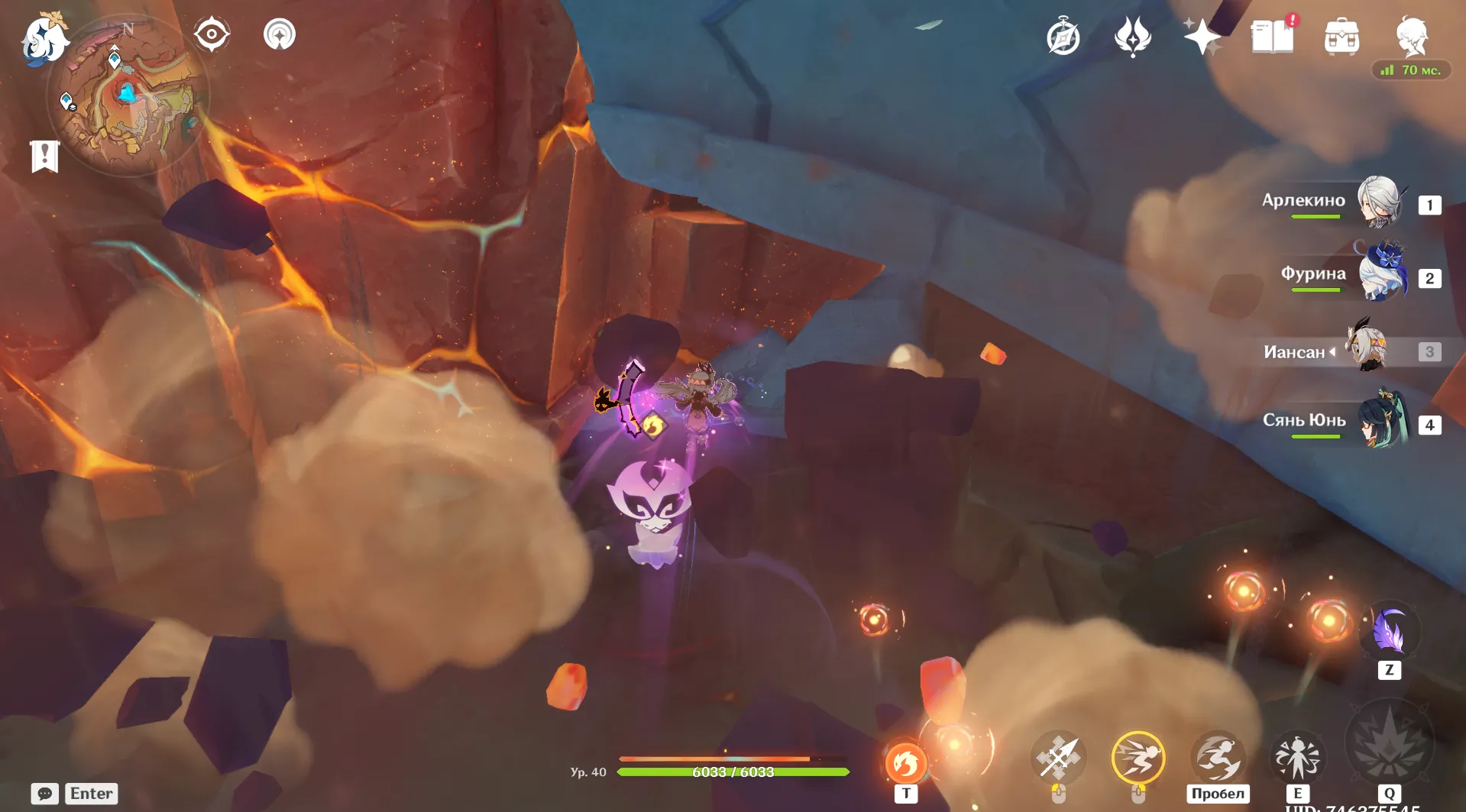This screenshot has height=812, width=1466.
Task: Open the flame-shaped events icon
Action: pyautogui.click(x=1133, y=37)
